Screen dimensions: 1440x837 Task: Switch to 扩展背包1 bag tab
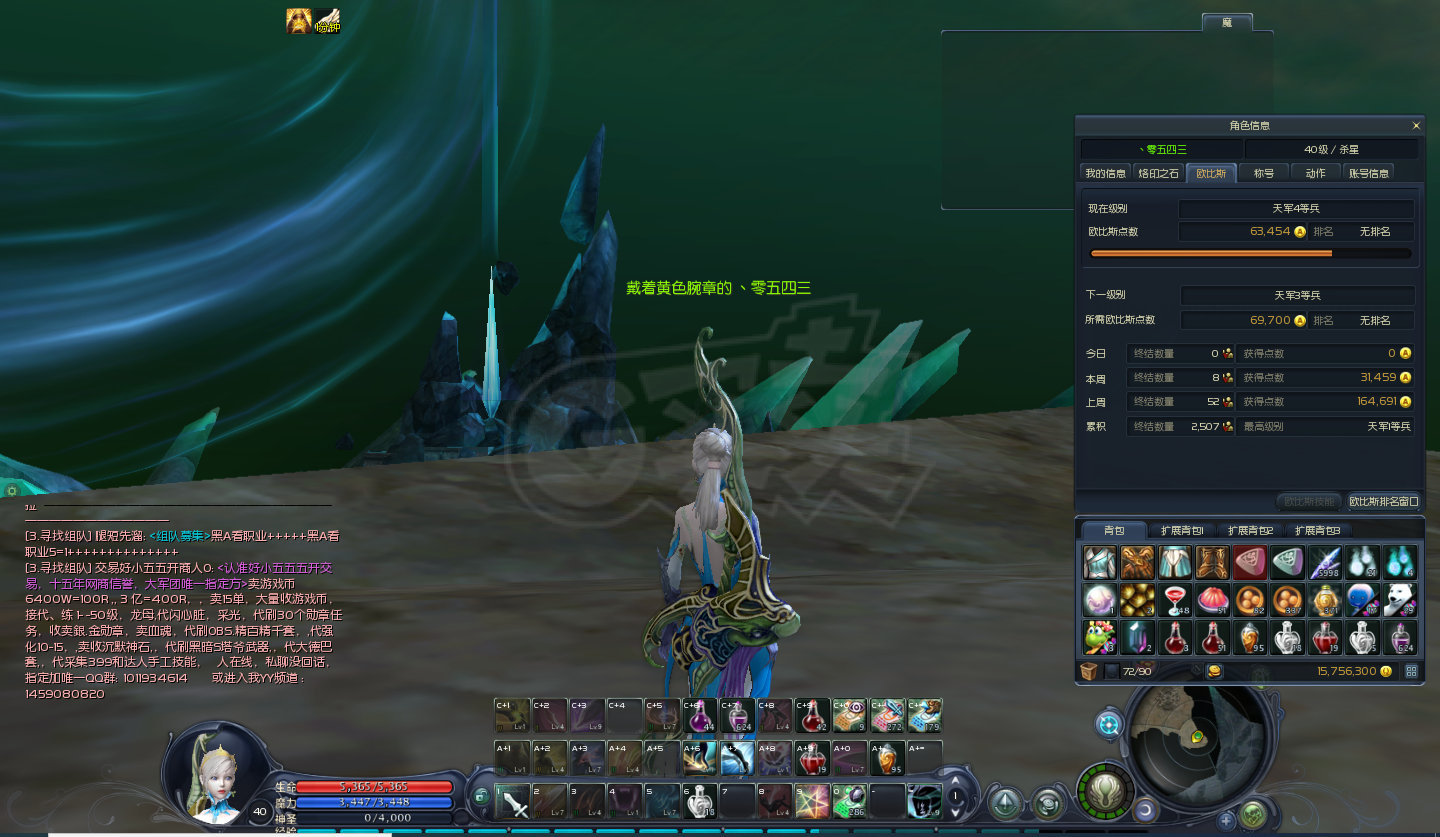(1181, 530)
